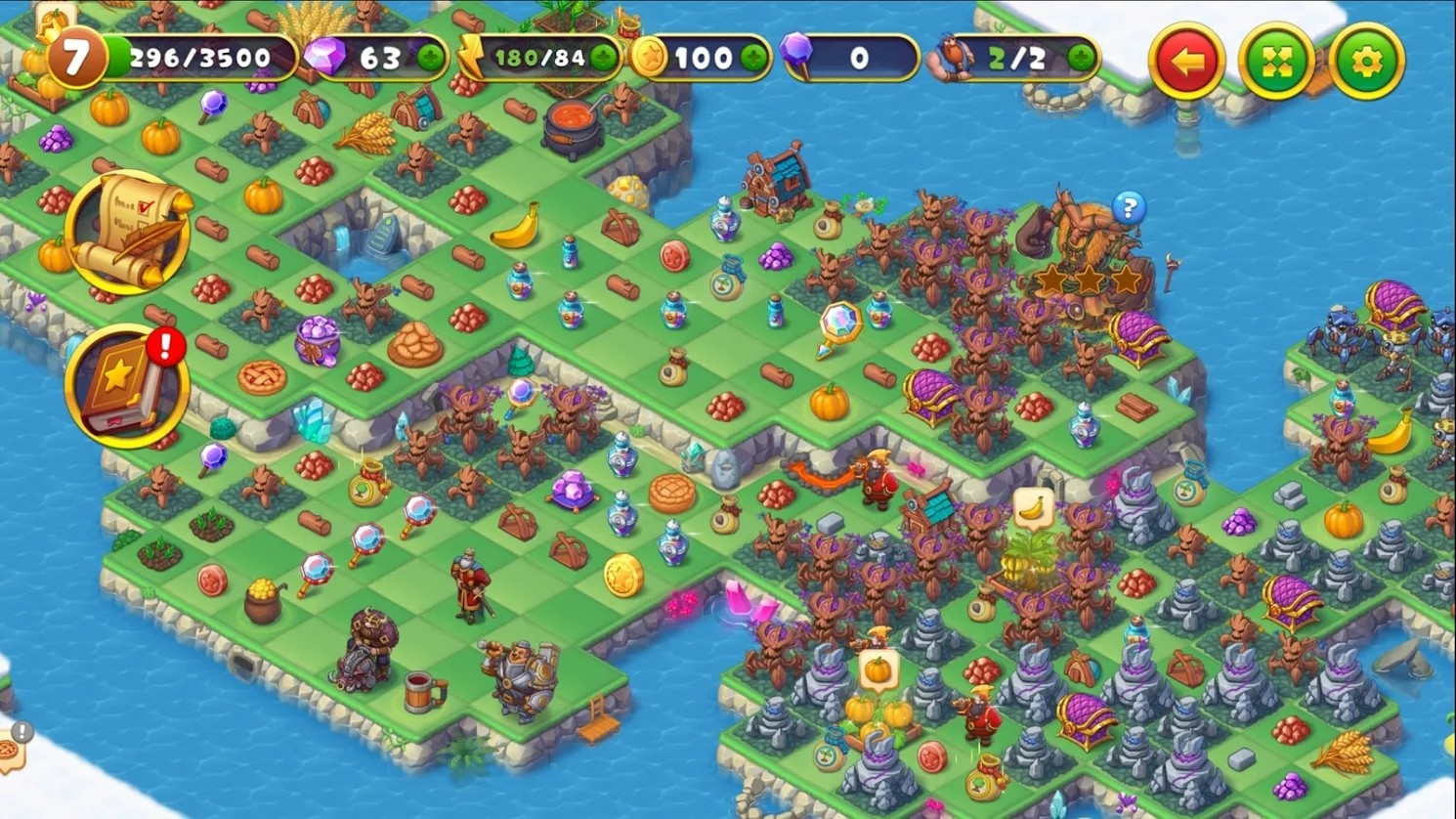
Task: Tap the question mark above the giant treant
Action: point(1129,206)
